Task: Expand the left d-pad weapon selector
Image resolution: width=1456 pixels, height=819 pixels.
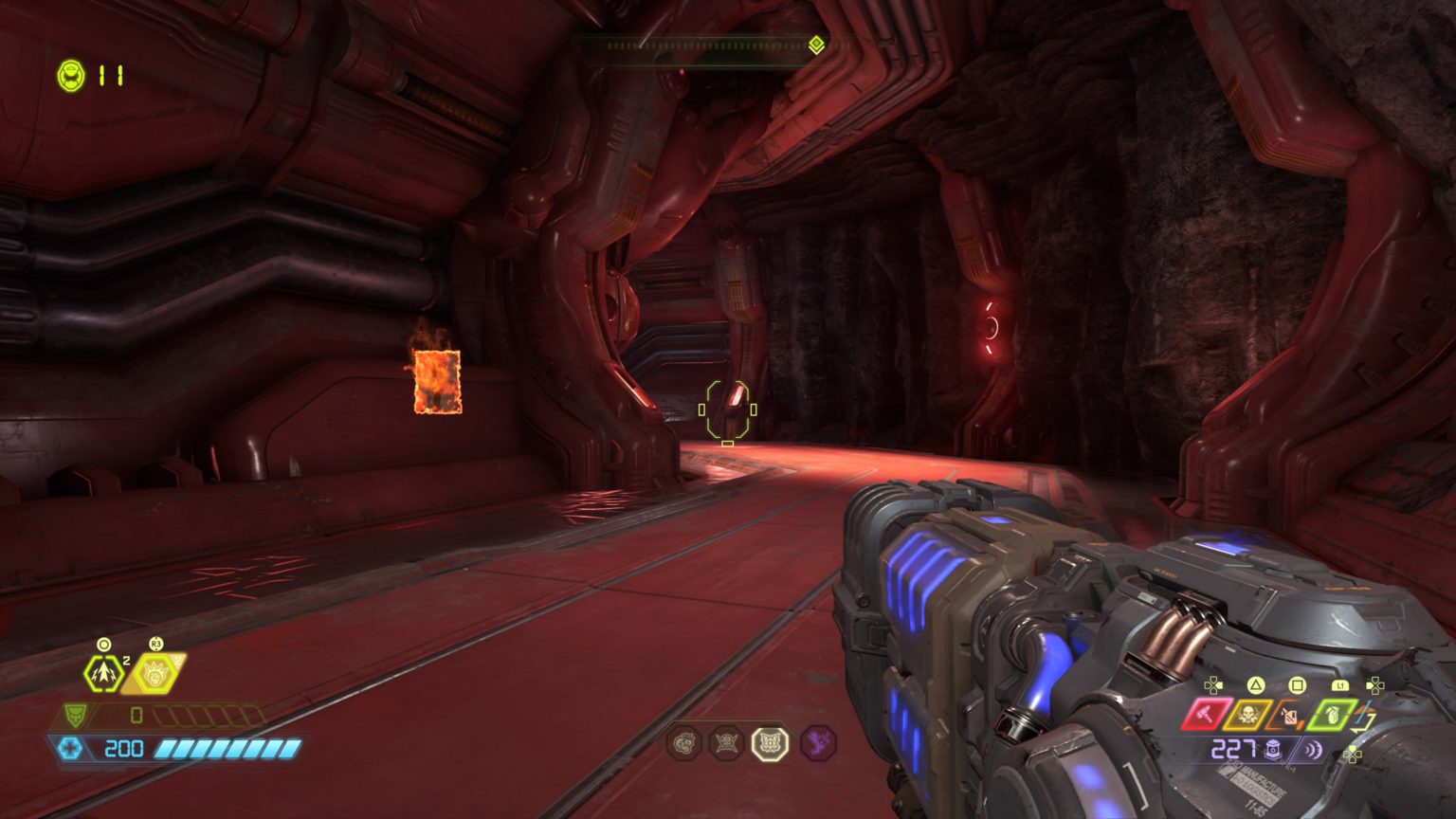Action: point(1213,684)
